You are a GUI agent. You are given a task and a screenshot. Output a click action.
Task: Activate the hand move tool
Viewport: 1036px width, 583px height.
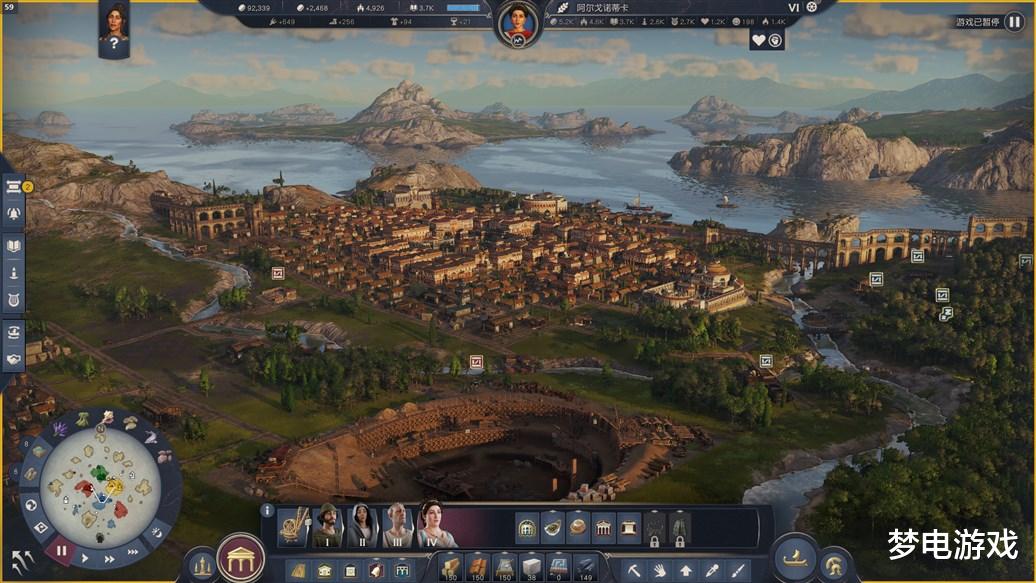click(x=660, y=571)
